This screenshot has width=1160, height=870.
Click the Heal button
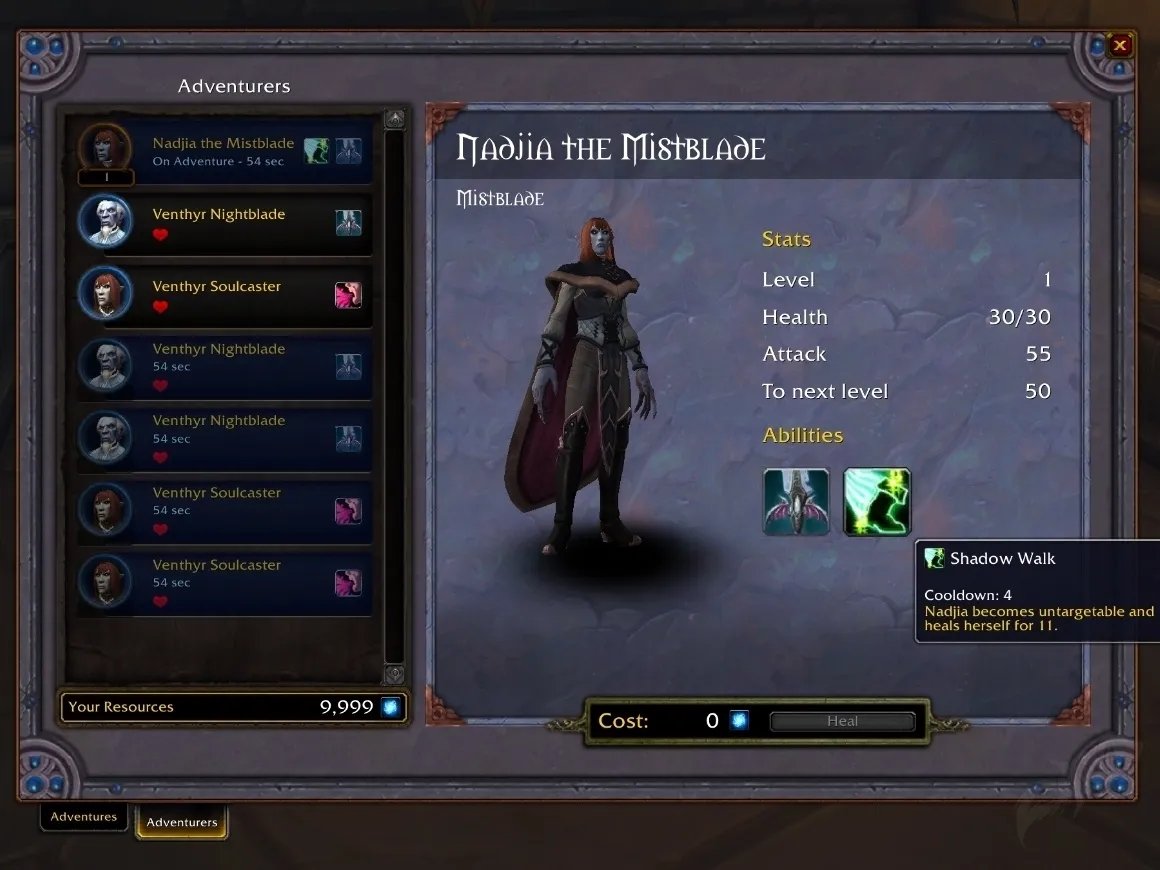click(842, 721)
